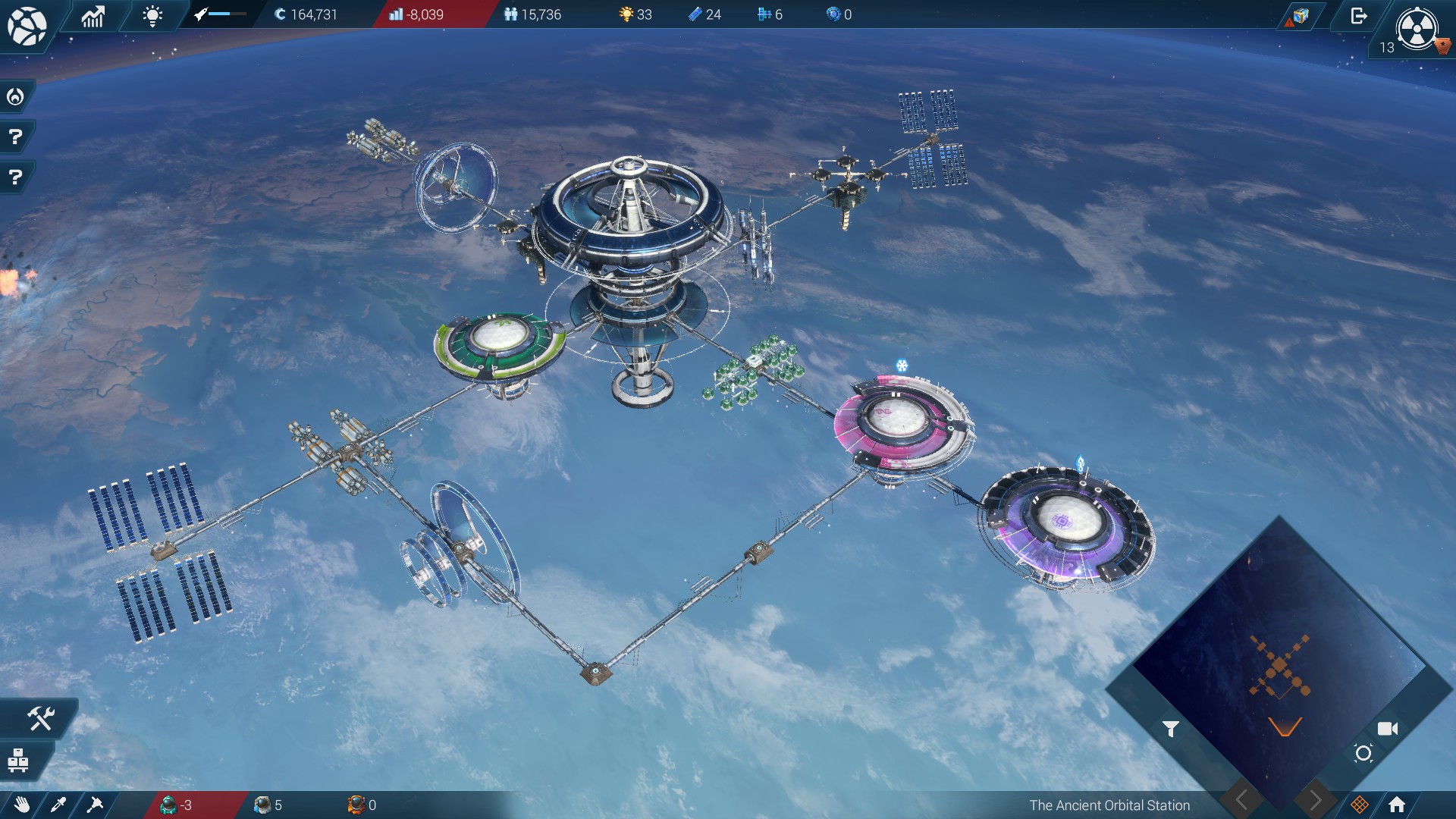The image size is (1456, 819).
Task: Select the hand move tool
Action: pyautogui.click(x=22, y=805)
